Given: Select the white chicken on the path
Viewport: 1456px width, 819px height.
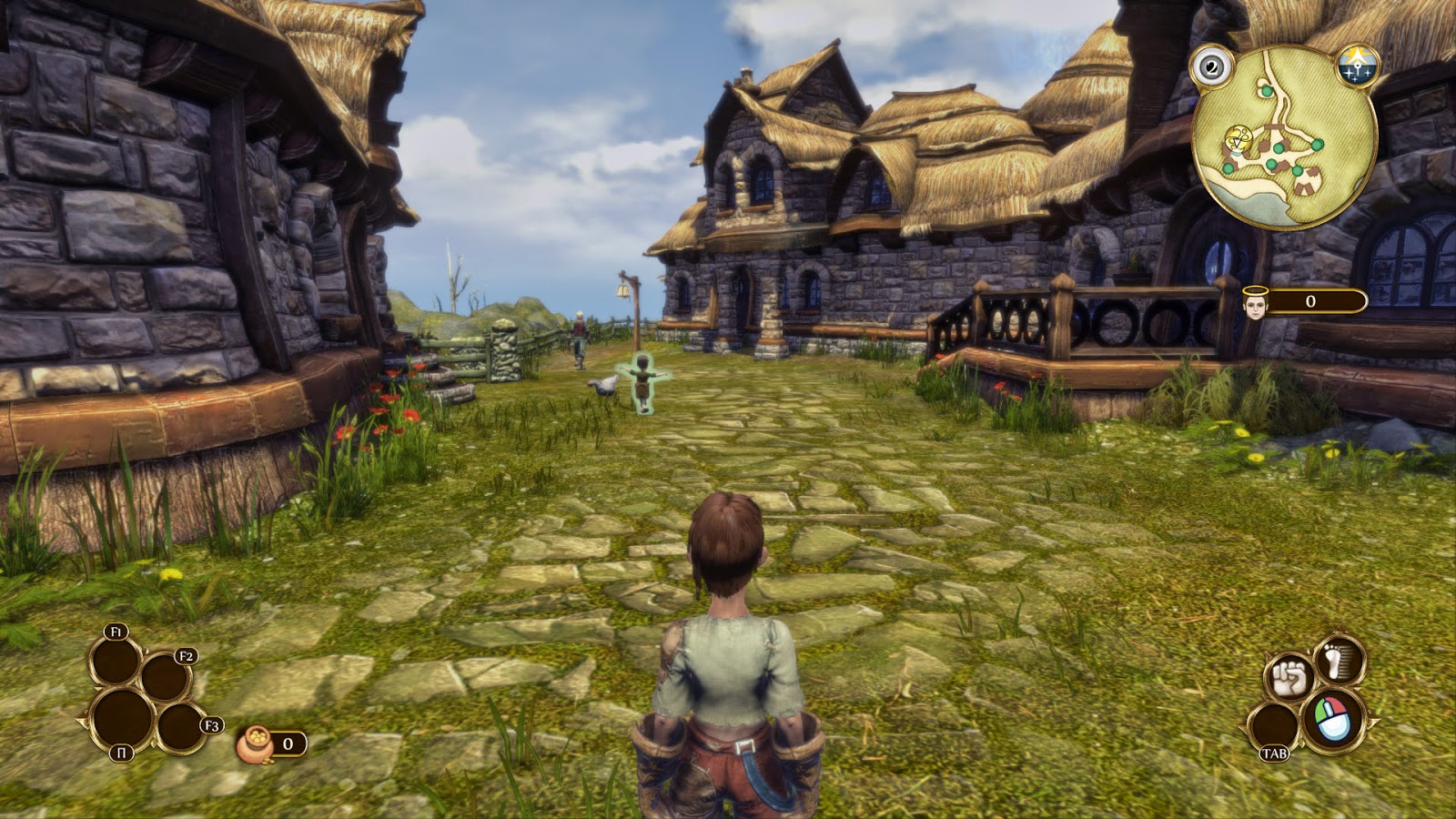Looking at the screenshot, I should click(602, 386).
